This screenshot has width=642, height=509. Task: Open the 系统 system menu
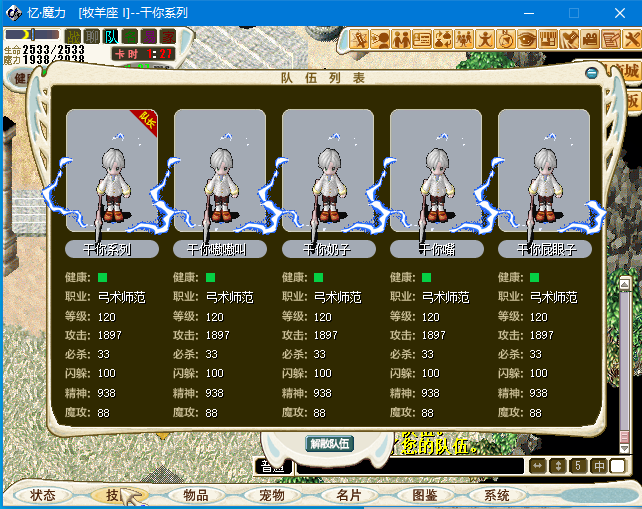[497, 495]
